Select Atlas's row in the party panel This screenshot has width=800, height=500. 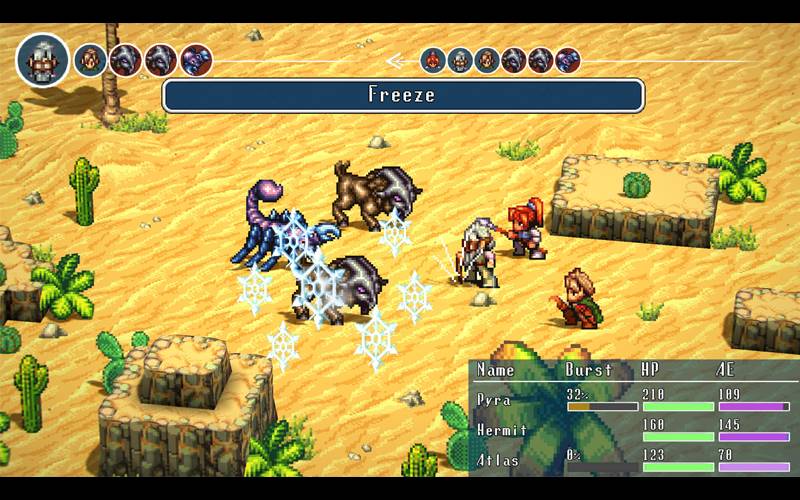click(x=632, y=461)
